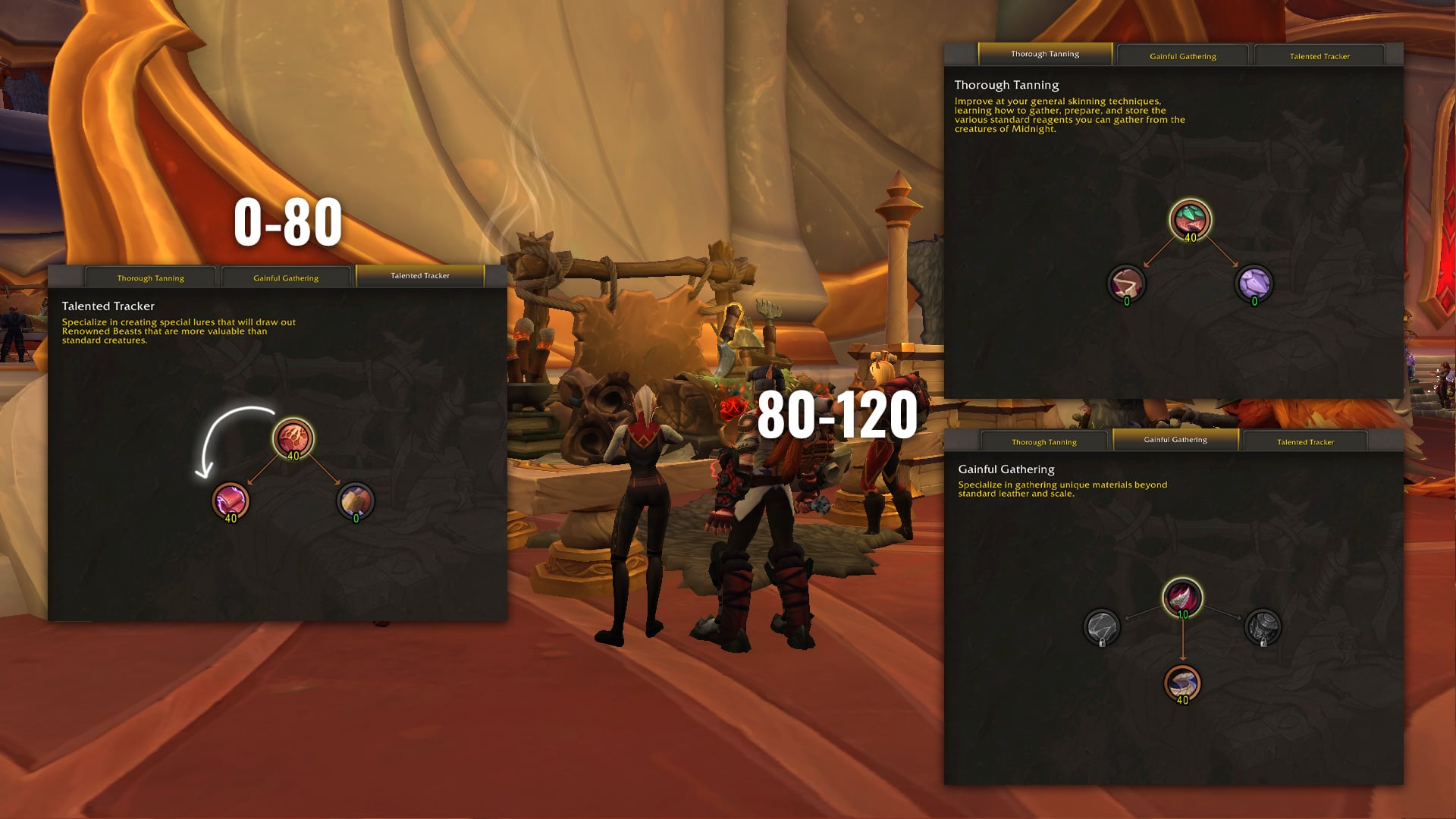Select locked grey node right of Gainful Gathering root
This screenshot has width=1456, height=819.
click(x=1263, y=627)
